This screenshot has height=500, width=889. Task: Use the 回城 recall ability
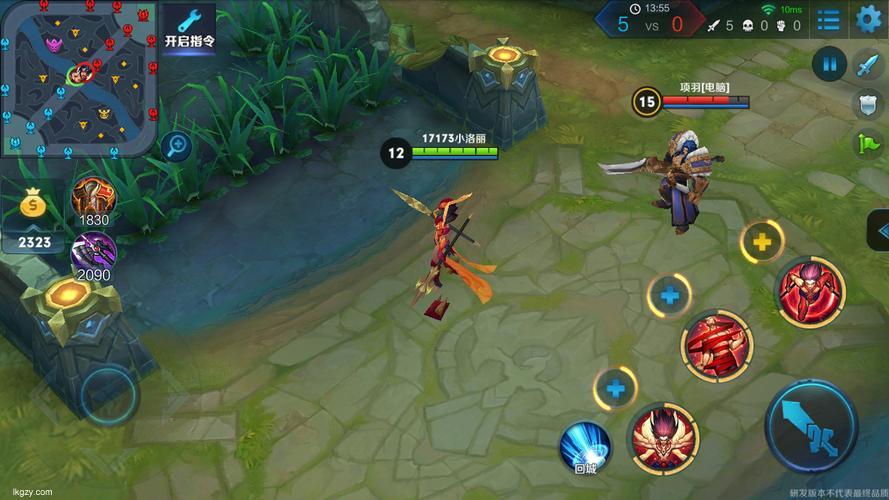(585, 446)
